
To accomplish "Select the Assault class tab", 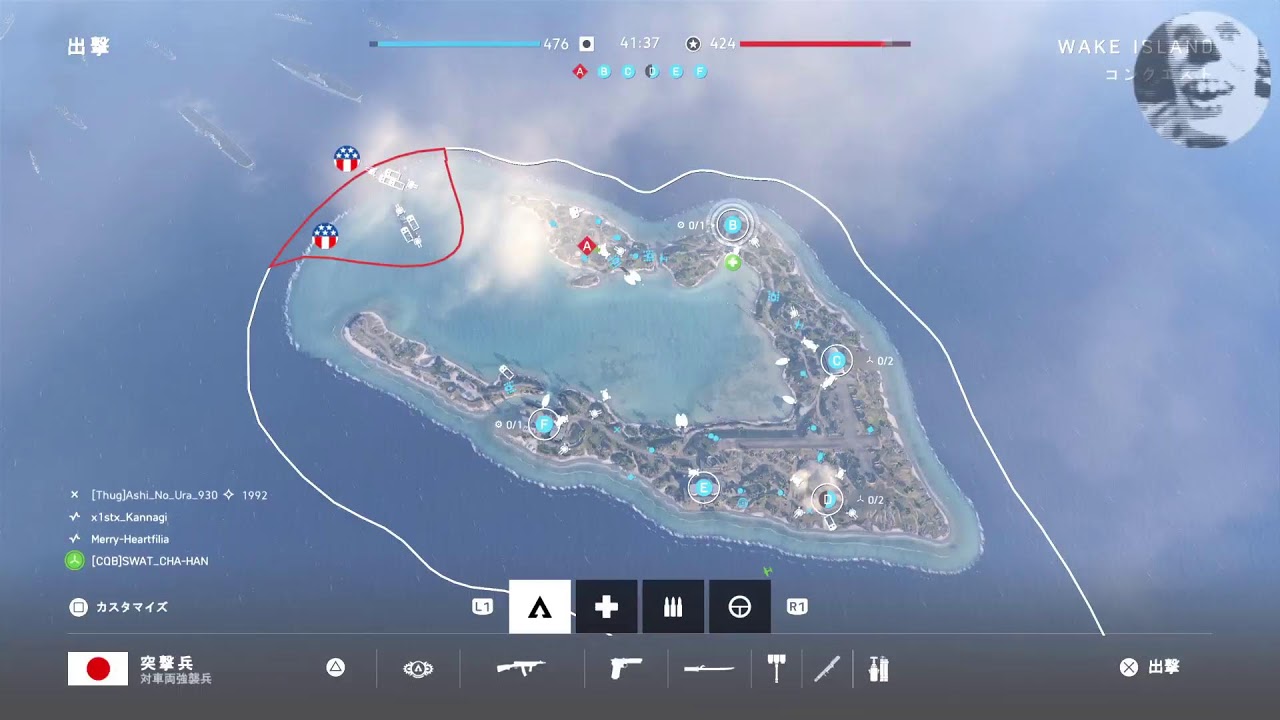I will tap(540, 607).
